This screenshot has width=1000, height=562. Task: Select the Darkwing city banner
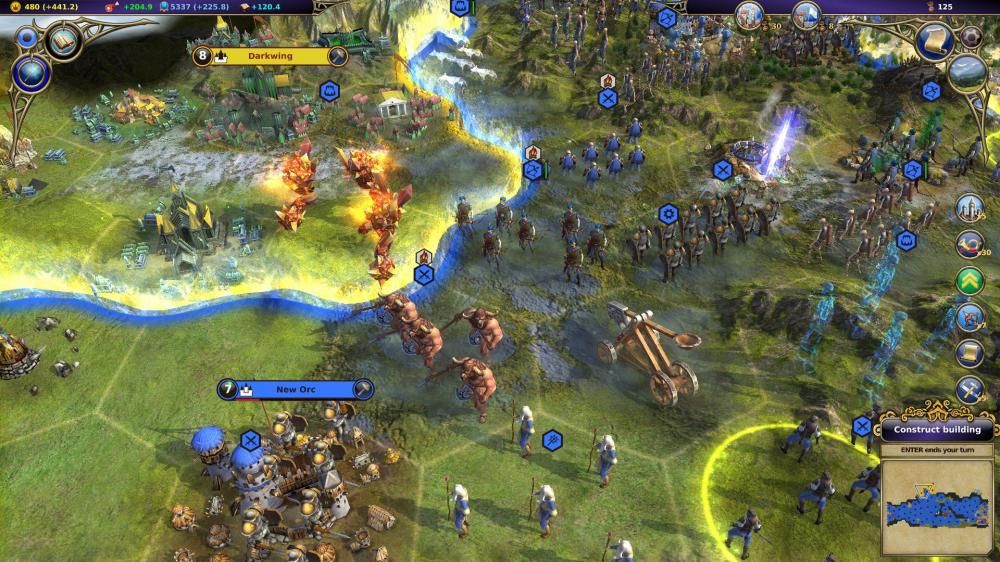click(x=270, y=56)
